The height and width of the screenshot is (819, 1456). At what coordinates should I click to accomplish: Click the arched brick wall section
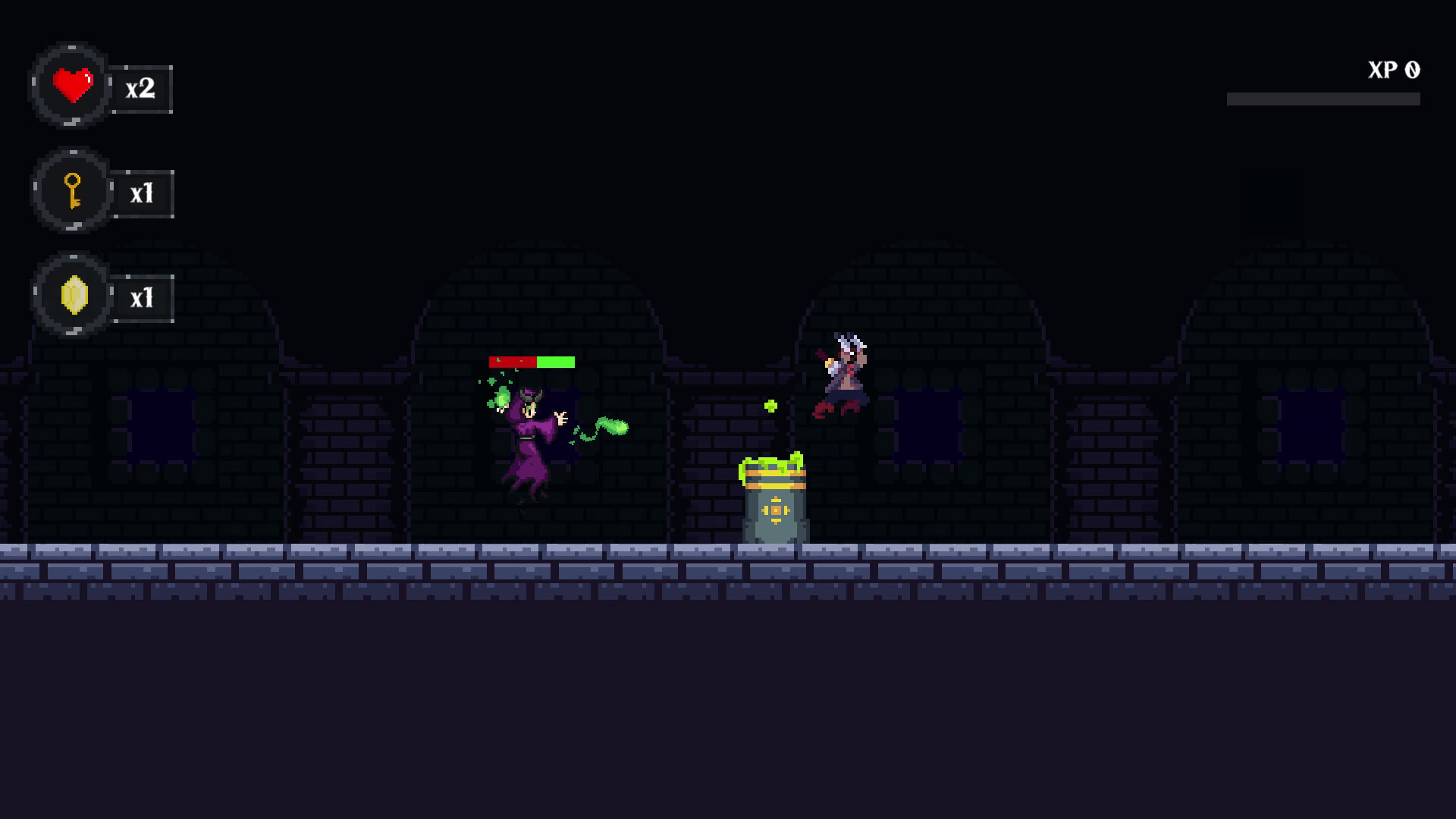click(x=531, y=303)
